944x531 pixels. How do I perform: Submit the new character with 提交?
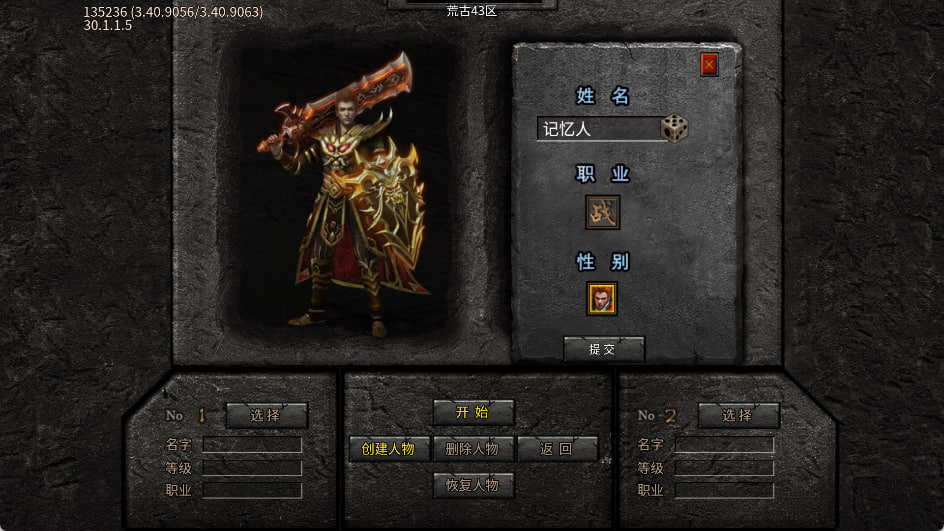(x=603, y=349)
